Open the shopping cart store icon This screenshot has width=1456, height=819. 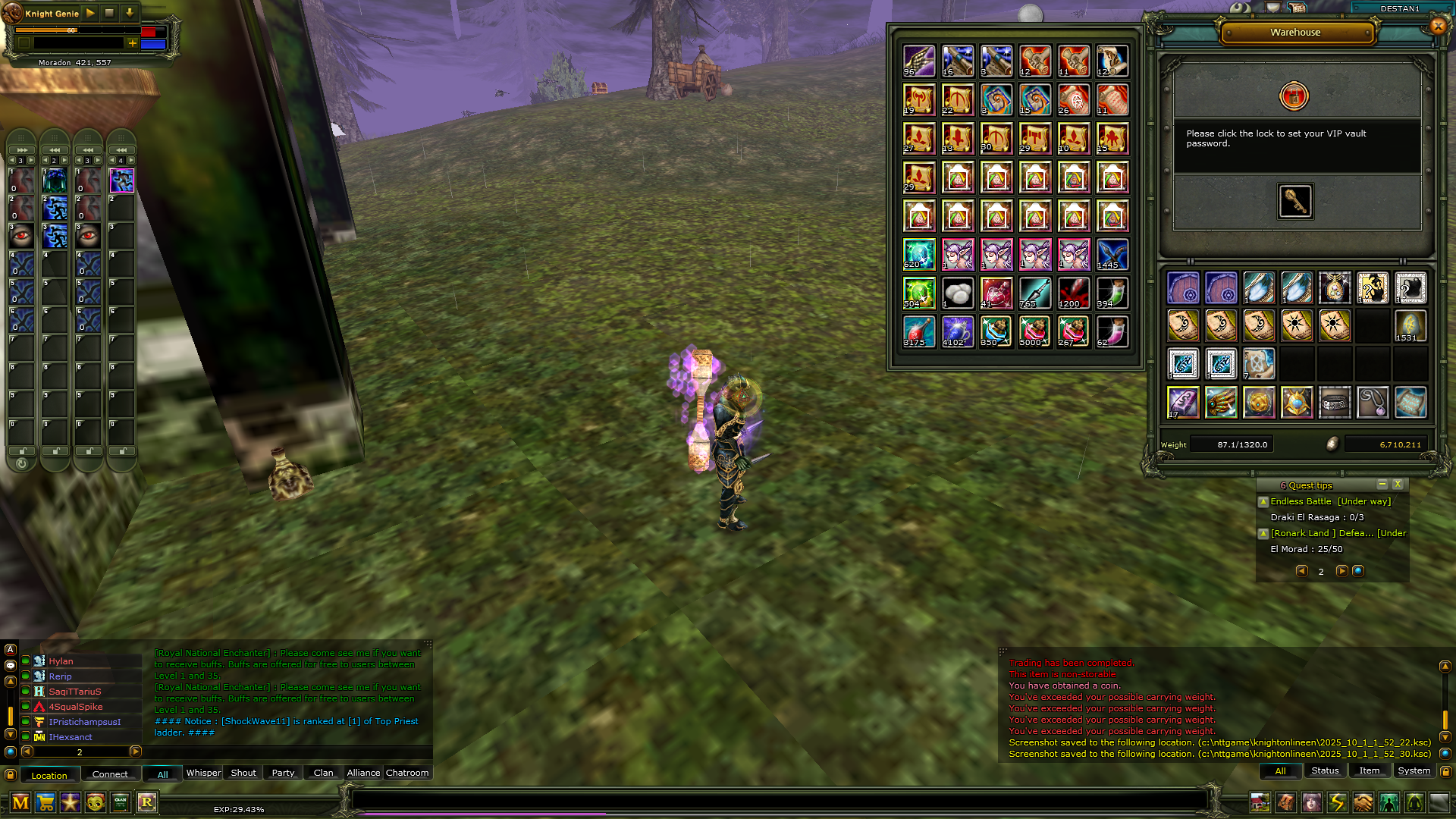click(45, 802)
